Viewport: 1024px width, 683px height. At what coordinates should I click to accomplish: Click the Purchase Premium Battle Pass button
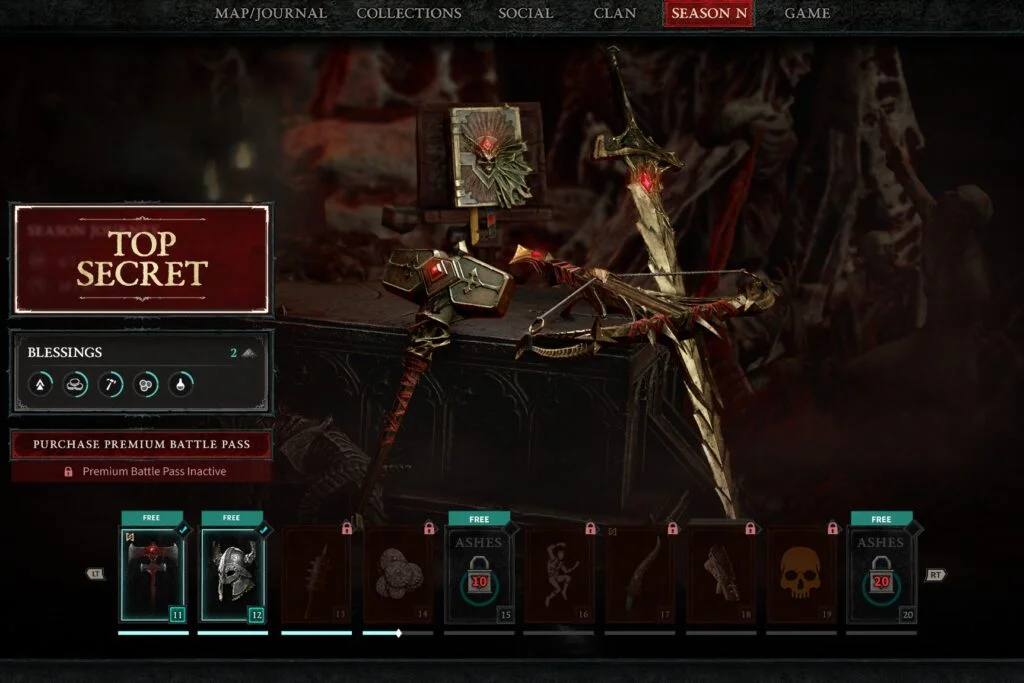click(141, 444)
